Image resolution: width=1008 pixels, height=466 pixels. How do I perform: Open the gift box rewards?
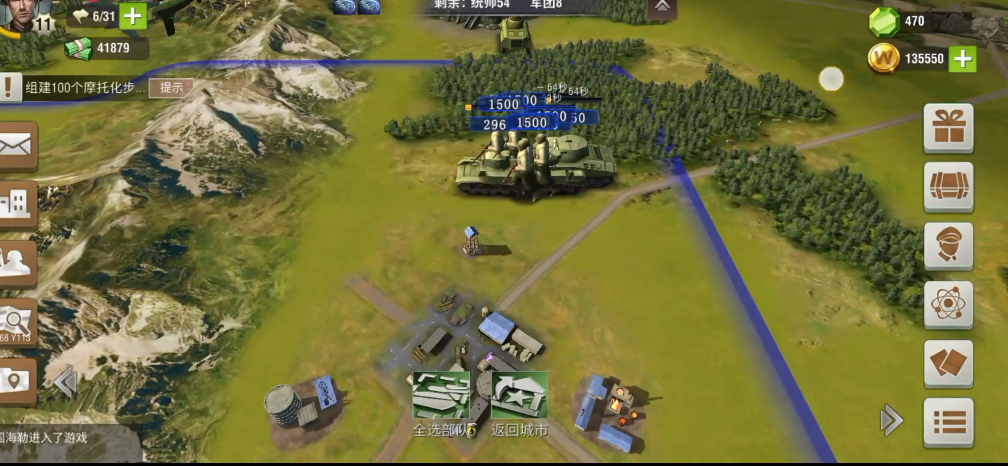point(948,128)
